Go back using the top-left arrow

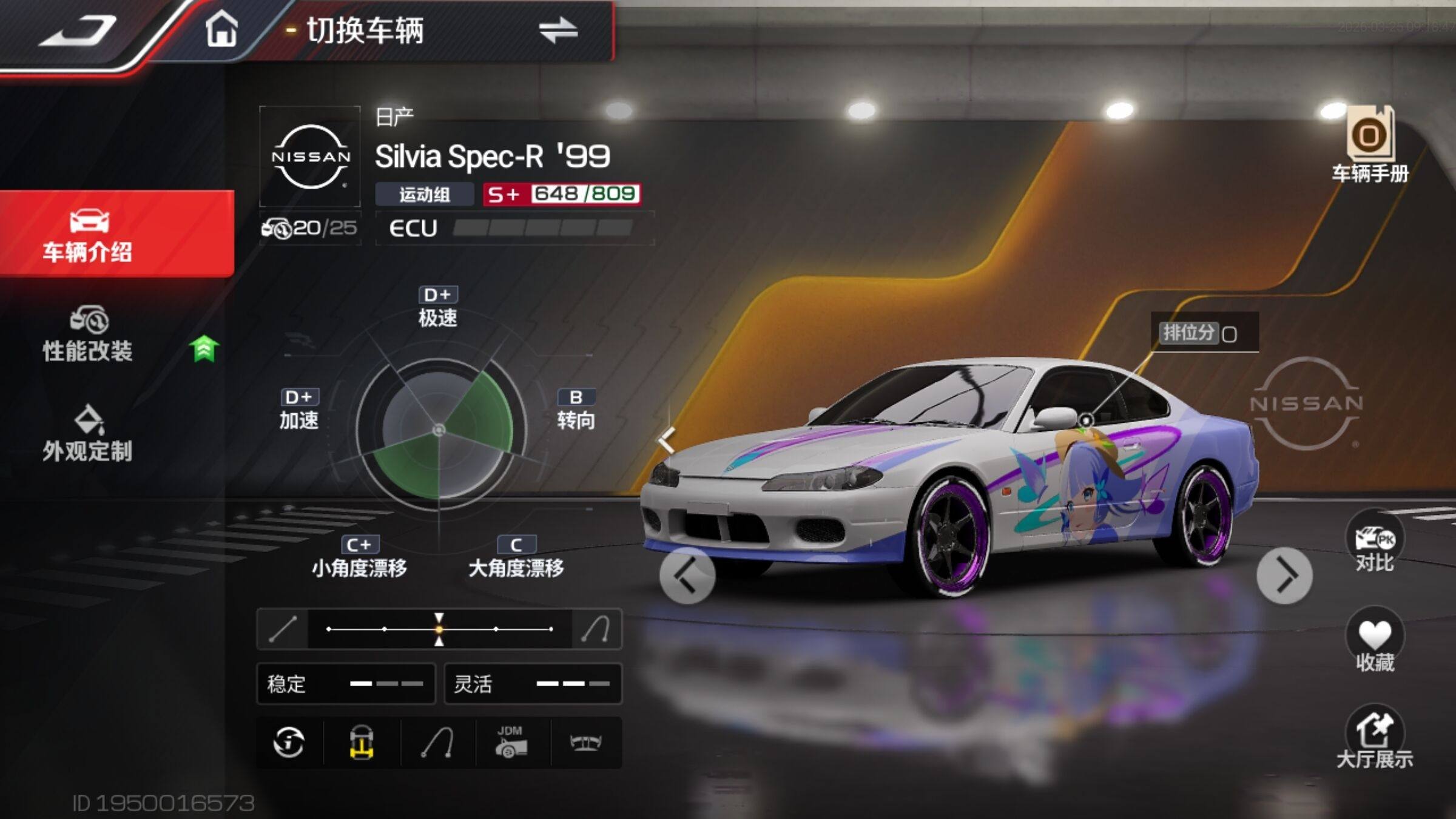78,30
